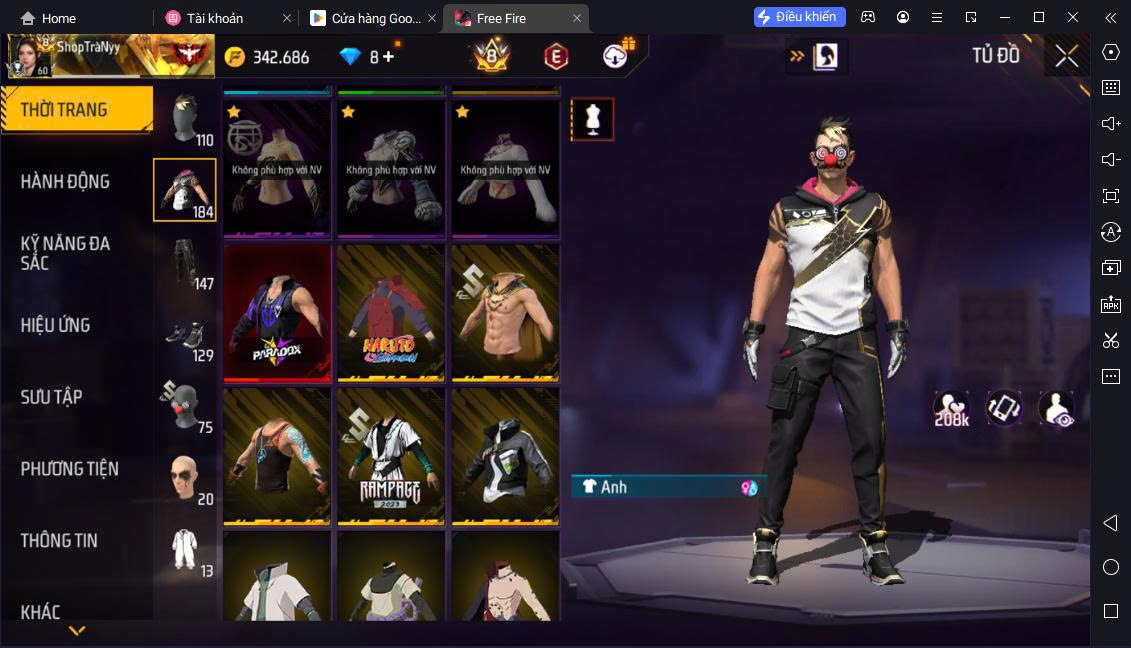Open the Thông Tin tab
Screen dimensions: 1131x648
tap(60, 541)
